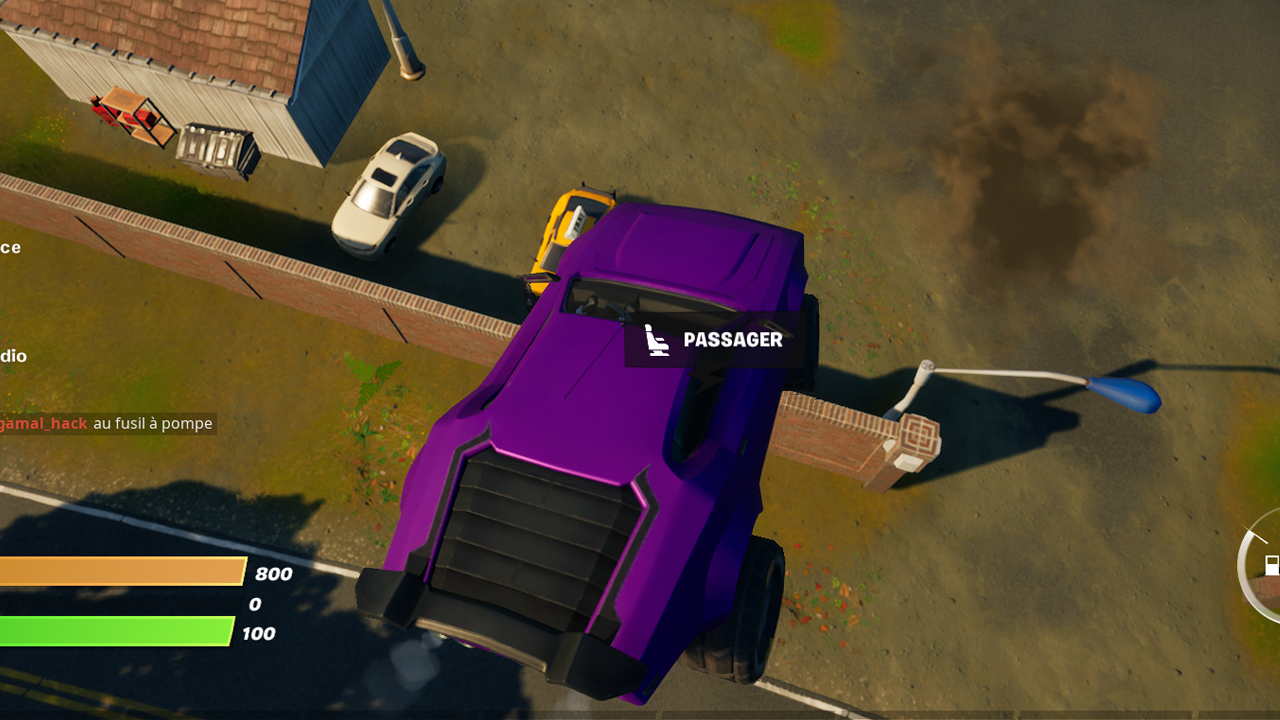Image resolution: width=1280 pixels, height=720 pixels.
Task: Click the PASSAGER interaction label
Action: coord(731,341)
